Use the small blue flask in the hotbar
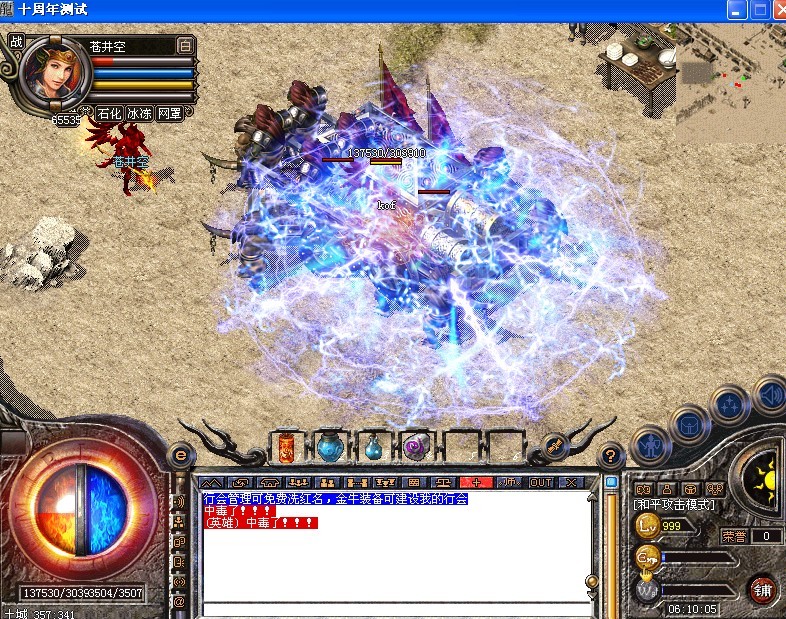The height and width of the screenshot is (619, 786). click(x=373, y=448)
